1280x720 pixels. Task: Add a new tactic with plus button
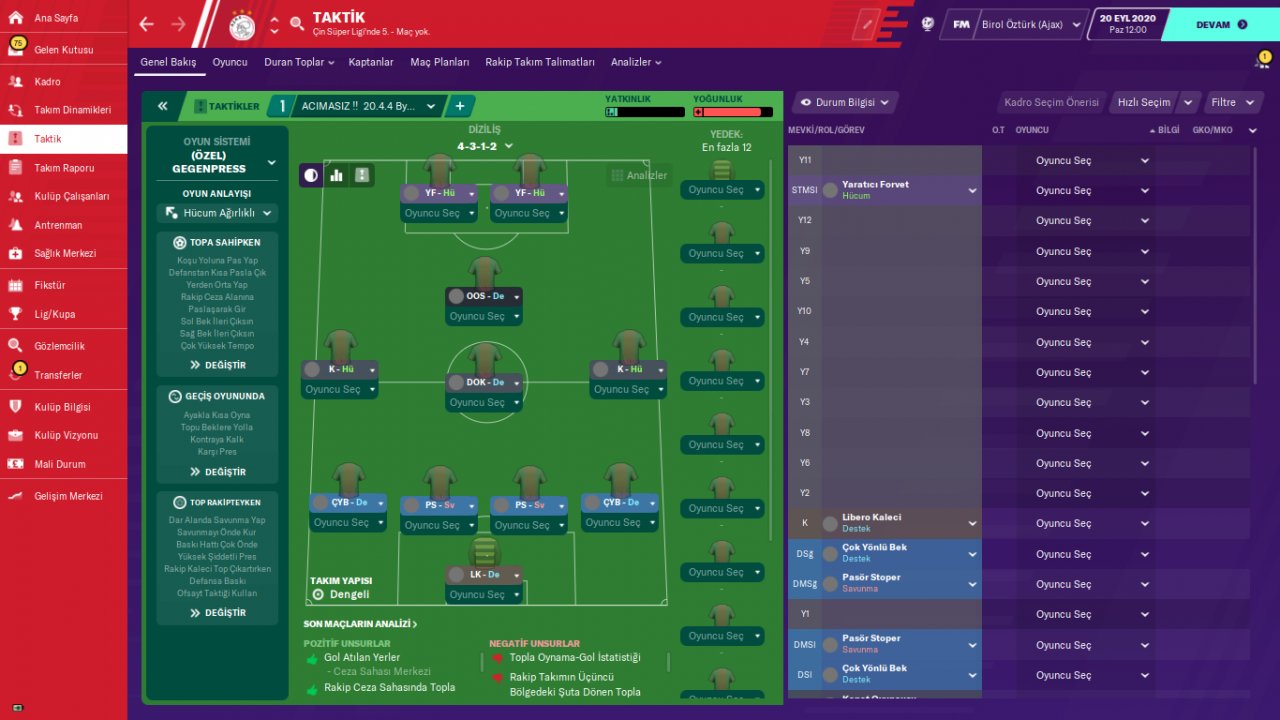460,106
